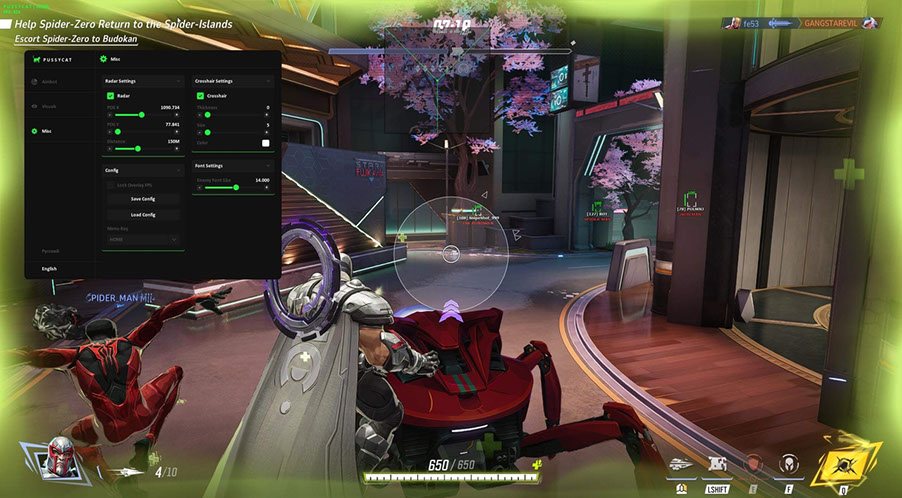This screenshot has width=902, height=498.
Task: Switch to the Visuals section
Action: 49,106
